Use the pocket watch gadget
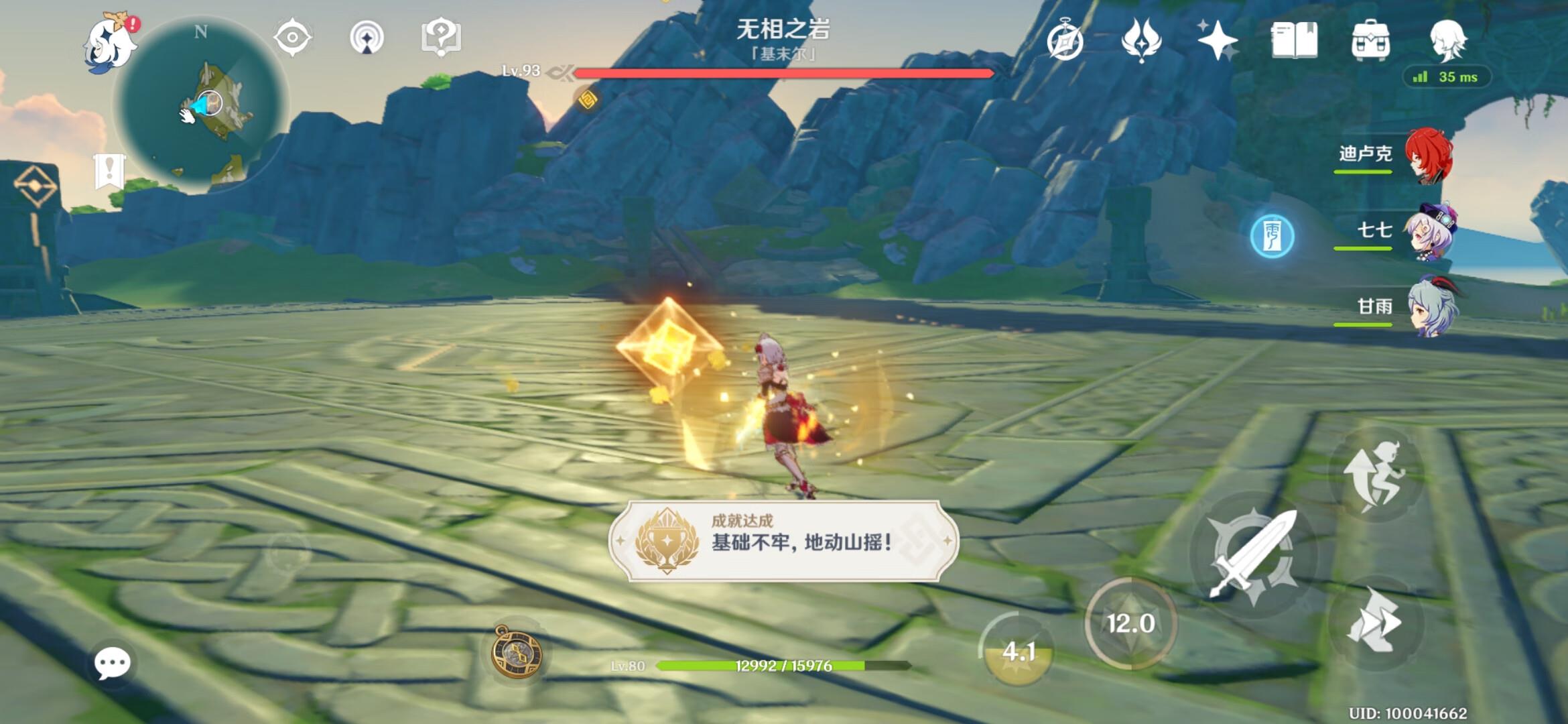Image resolution: width=1568 pixels, height=724 pixels. coord(517,651)
